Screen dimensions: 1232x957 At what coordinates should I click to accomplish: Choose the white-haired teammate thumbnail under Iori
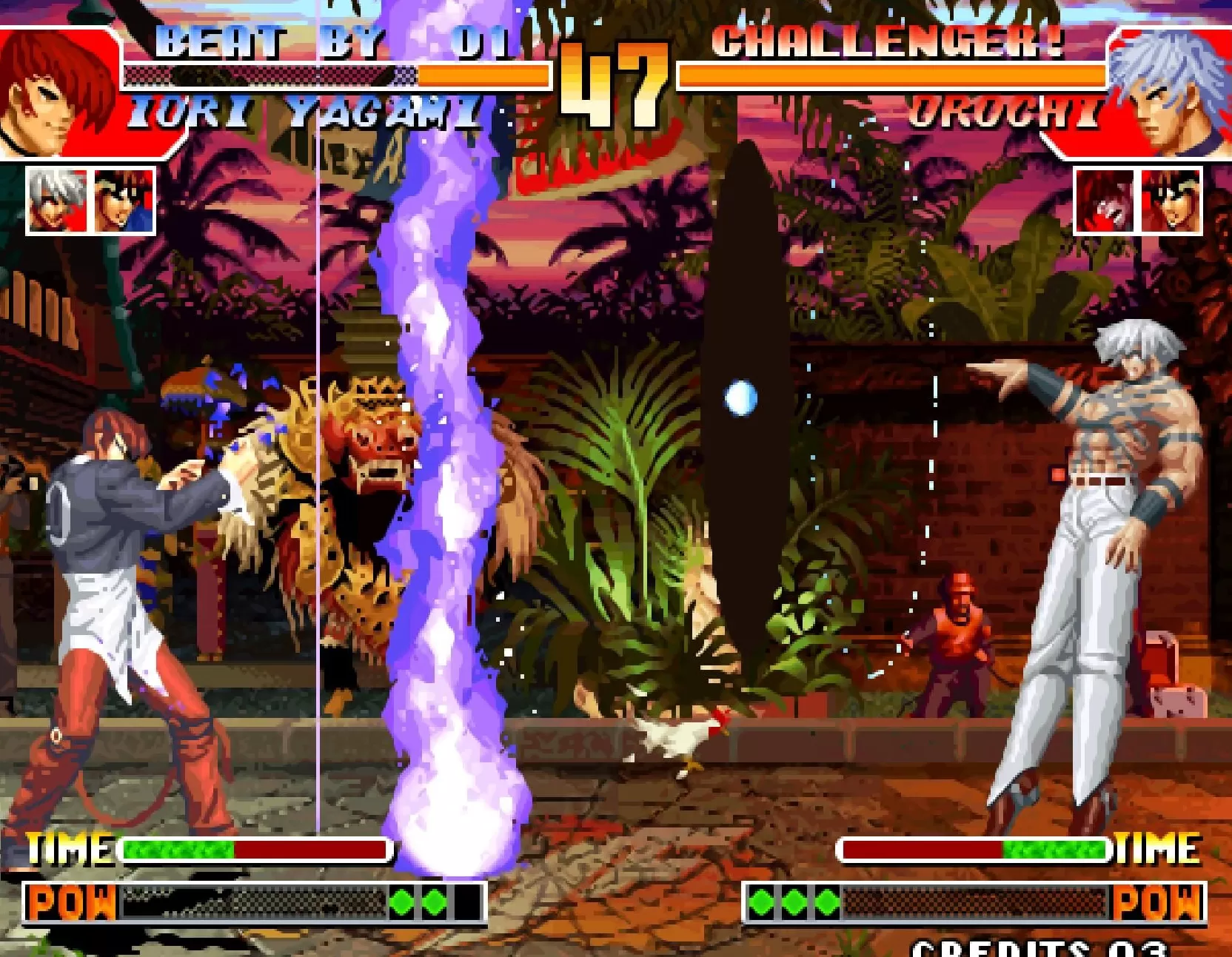point(58,201)
